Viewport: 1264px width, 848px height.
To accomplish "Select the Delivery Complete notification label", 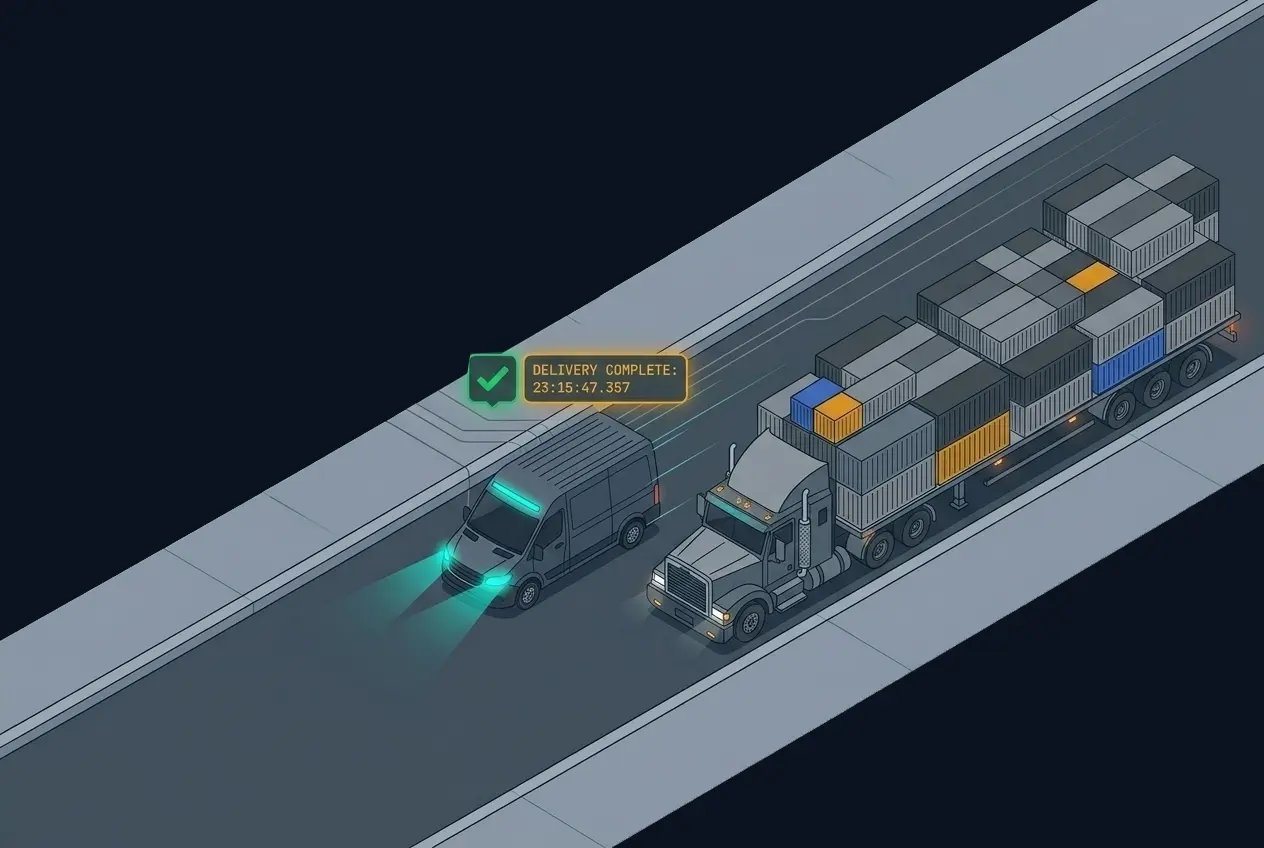I will [x=605, y=379].
